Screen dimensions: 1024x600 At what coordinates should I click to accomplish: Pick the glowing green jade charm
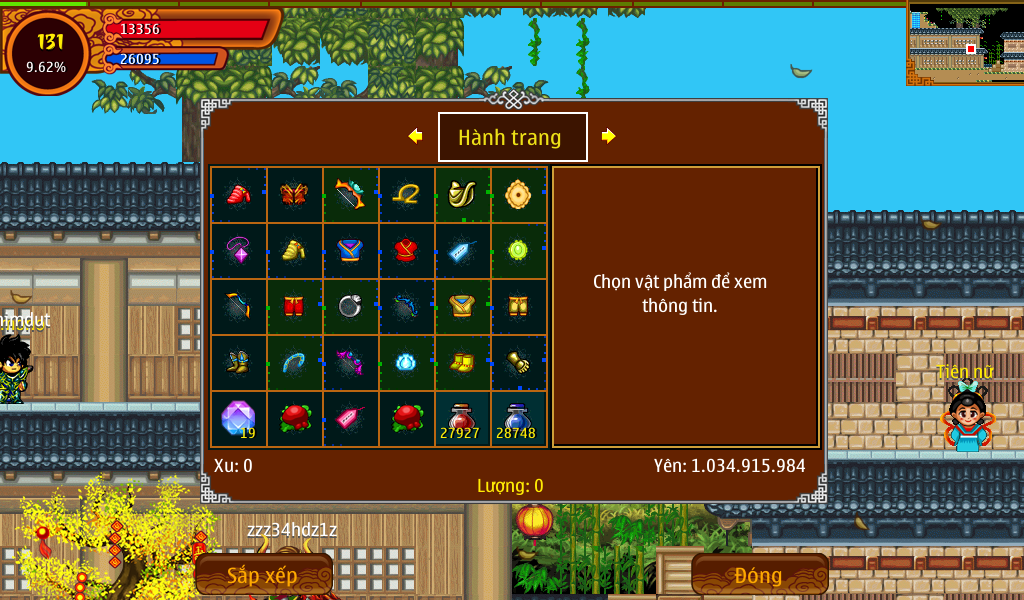(x=518, y=250)
